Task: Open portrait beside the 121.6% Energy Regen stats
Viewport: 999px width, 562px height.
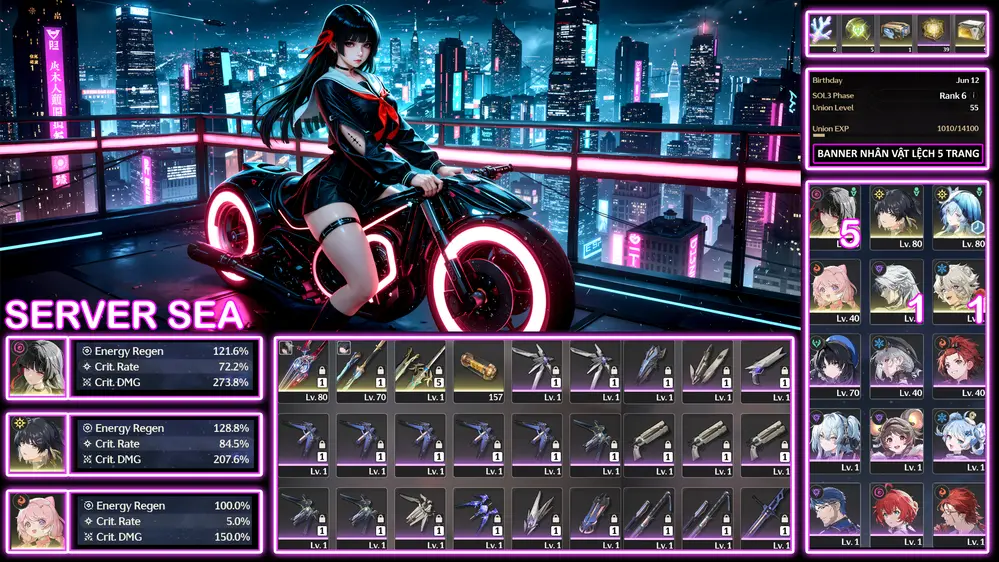Action: (x=37, y=369)
